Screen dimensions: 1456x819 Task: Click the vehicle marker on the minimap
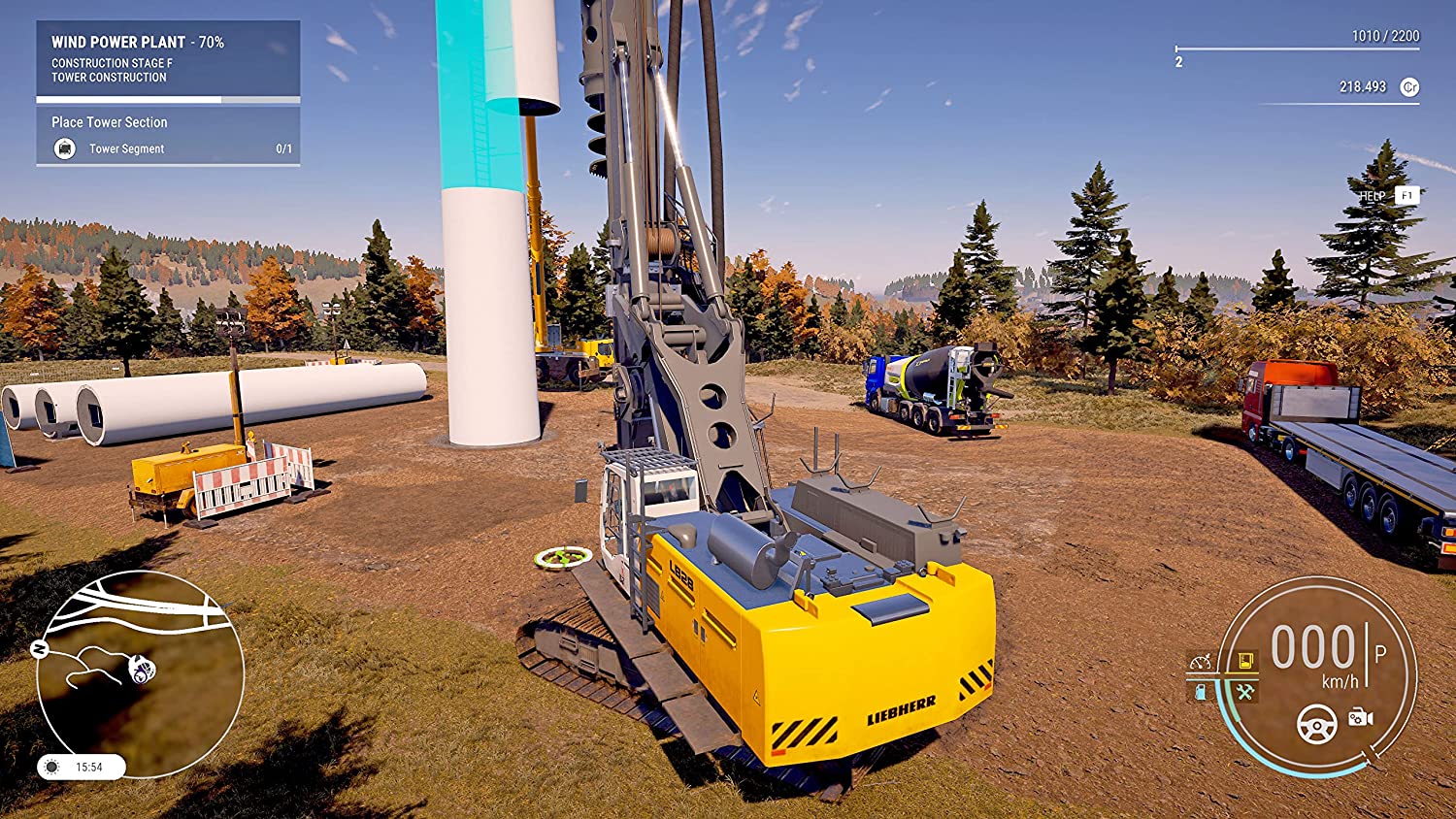(143, 669)
